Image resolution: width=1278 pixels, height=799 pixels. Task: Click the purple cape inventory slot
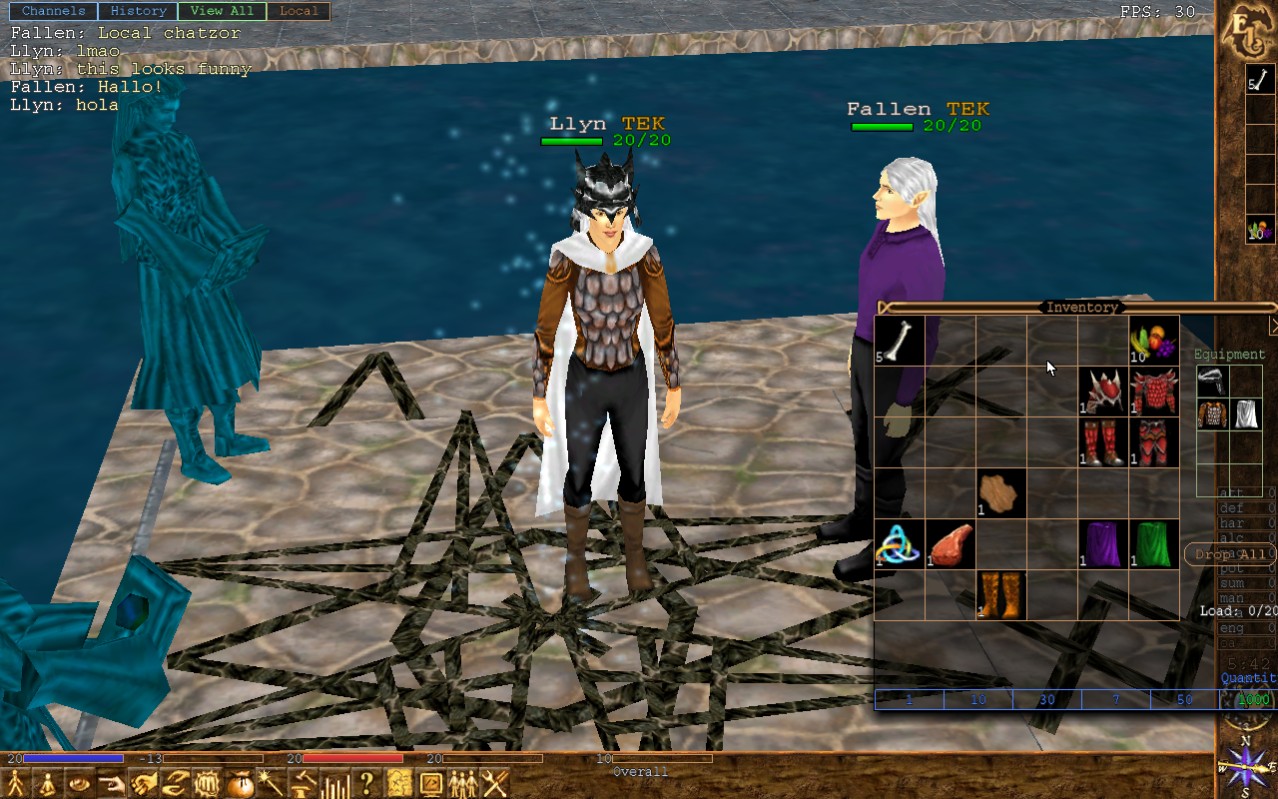coord(1103,544)
